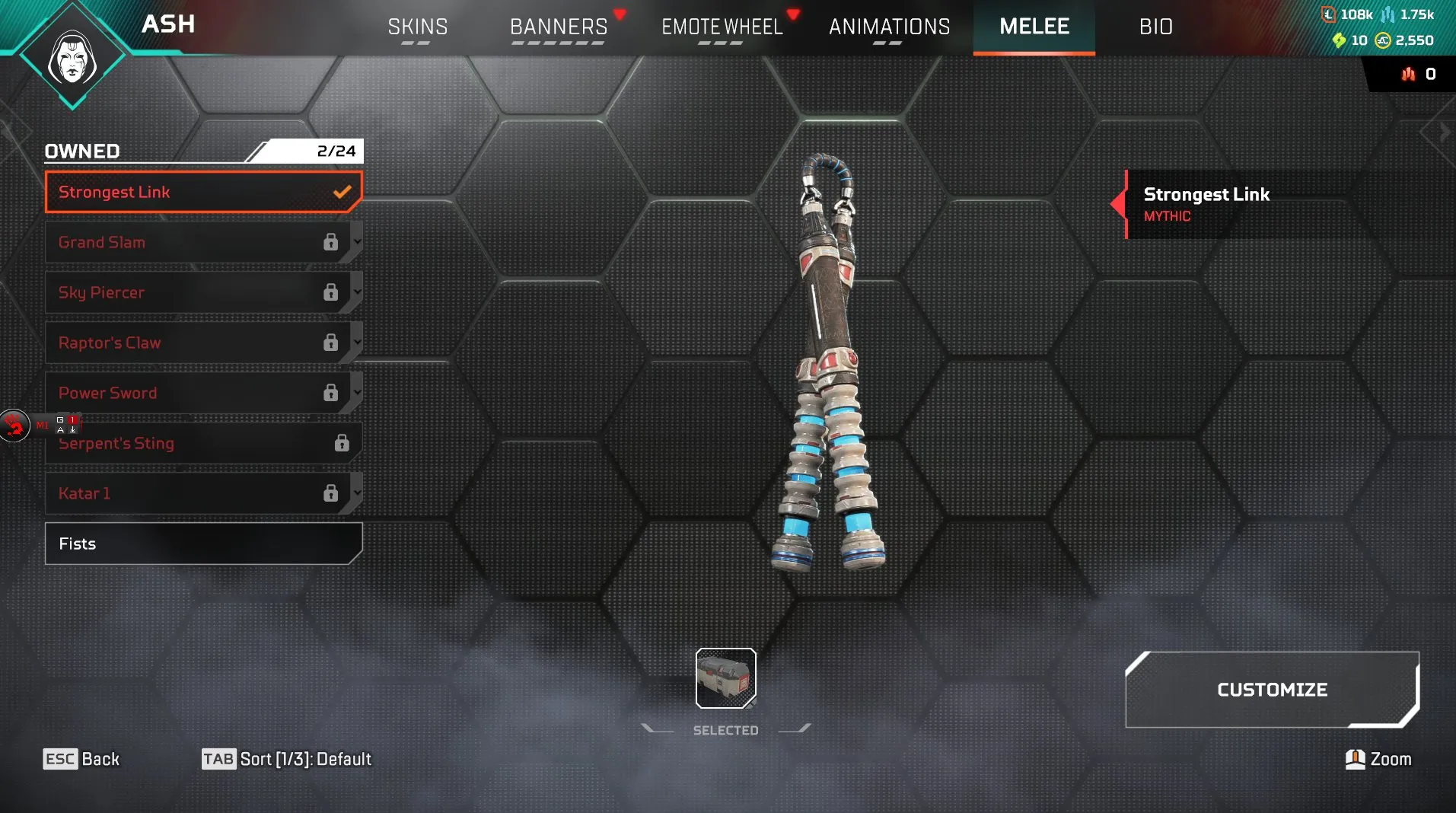Select the Melee tab
This screenshot has height=813, width=1456.
coord(1034,27)
